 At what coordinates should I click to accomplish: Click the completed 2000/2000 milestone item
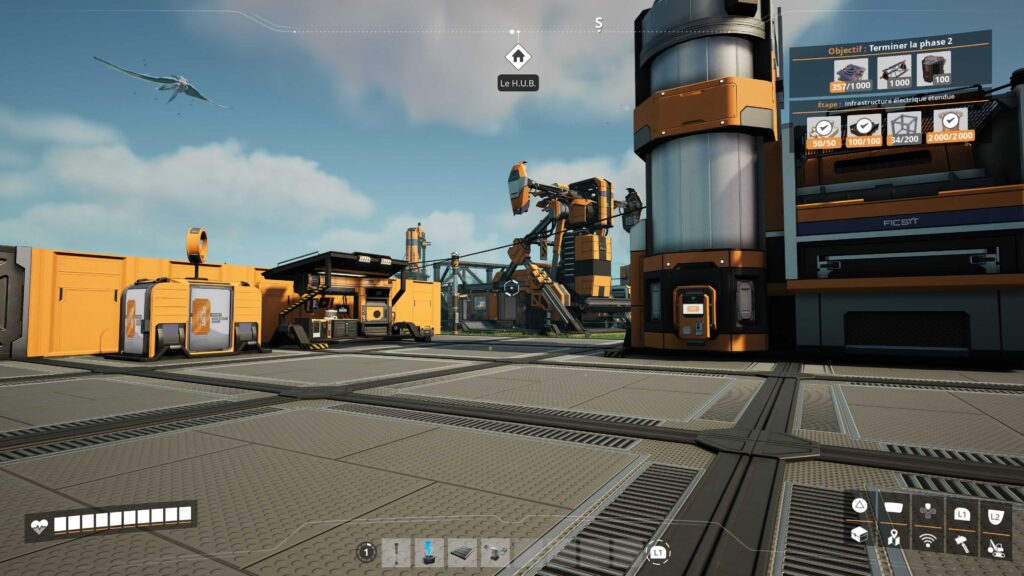tap(949, 124)
